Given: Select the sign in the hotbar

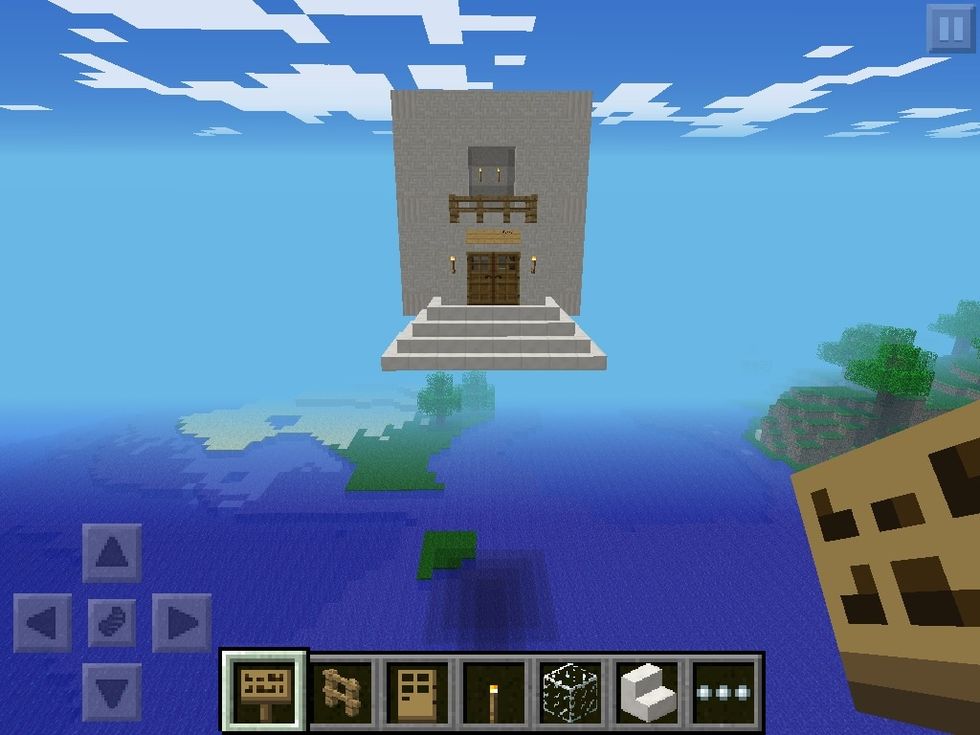Looking at the screenshot, I should click(x=265, y=689).
